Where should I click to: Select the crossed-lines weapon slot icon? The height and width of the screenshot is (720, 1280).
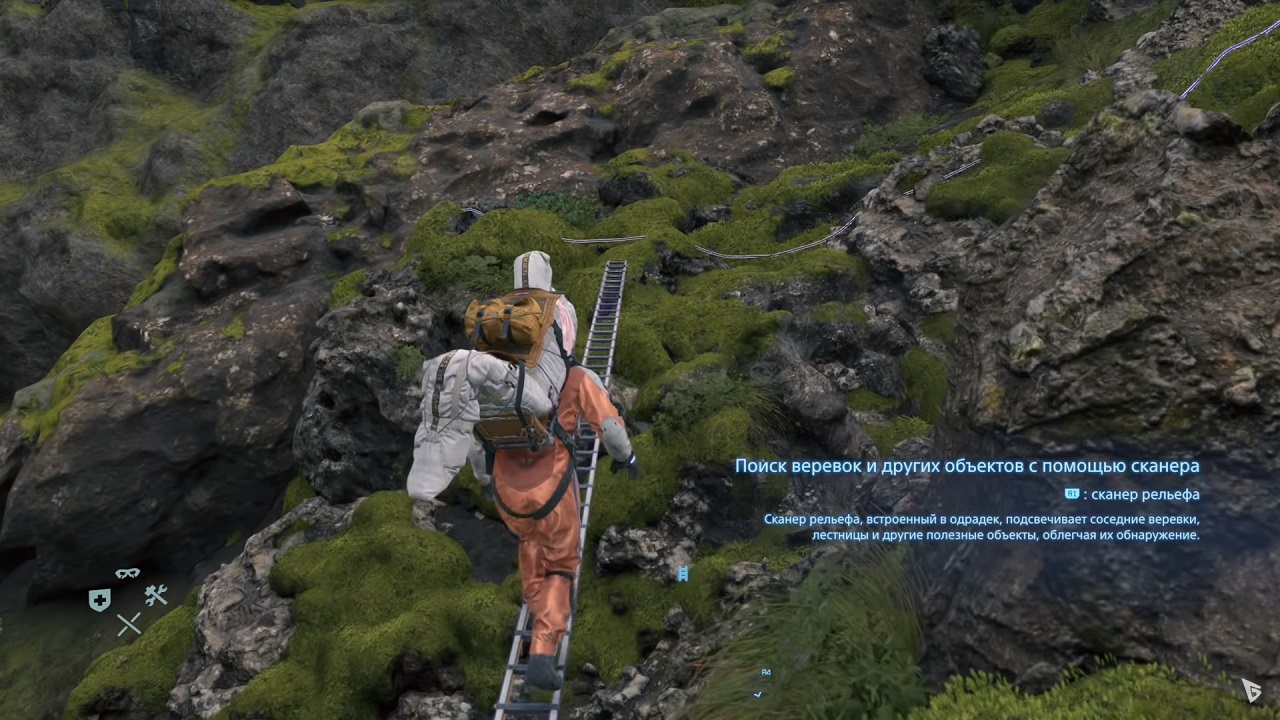click(x=129, y=624)
